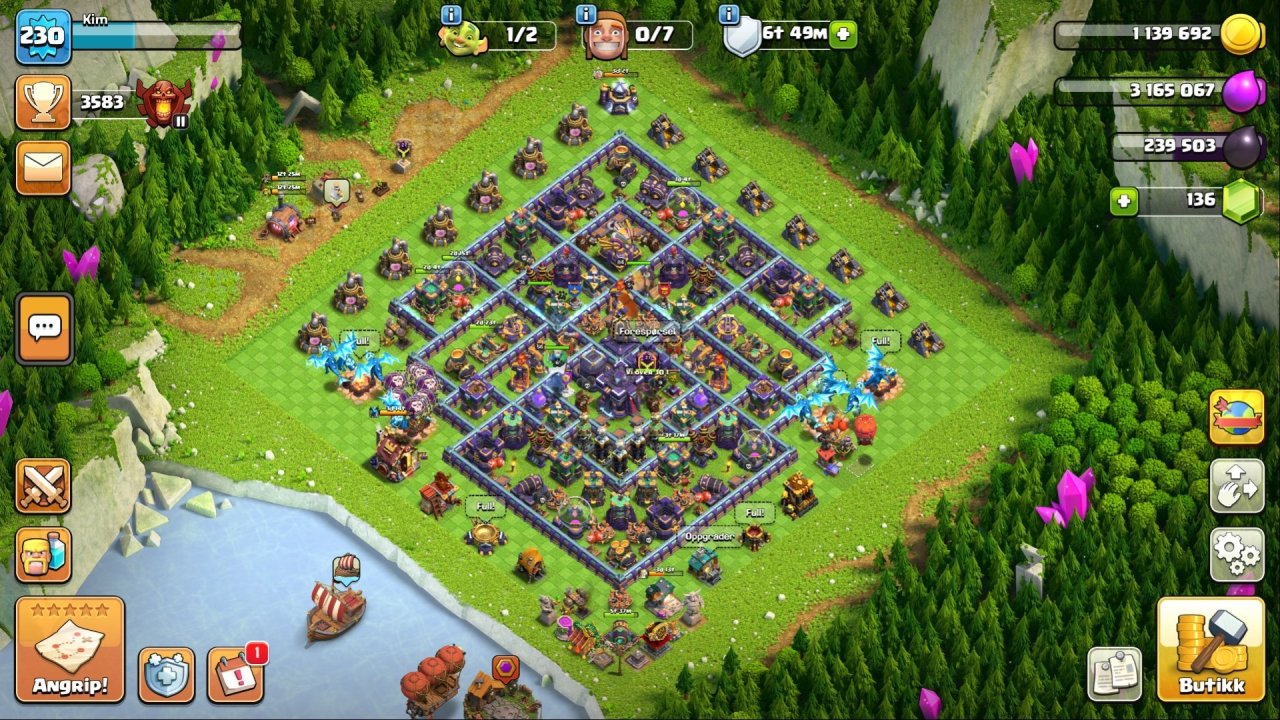Buy gems with the green plus
The height and width of the screenshot is (720, 1280).
click(1124, 201)
